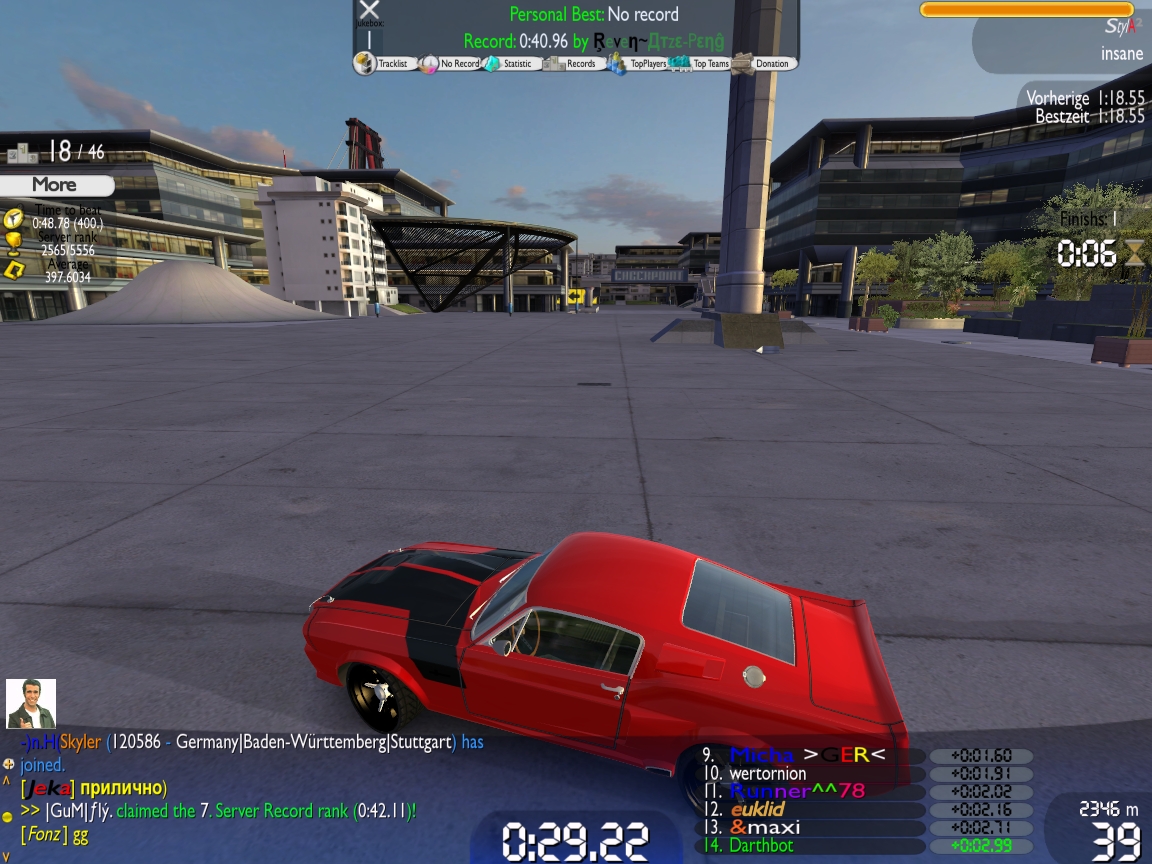The width and height of the screenshot is (1152, 864).
Task: Expand the More button
Action: tap(56, 185)
